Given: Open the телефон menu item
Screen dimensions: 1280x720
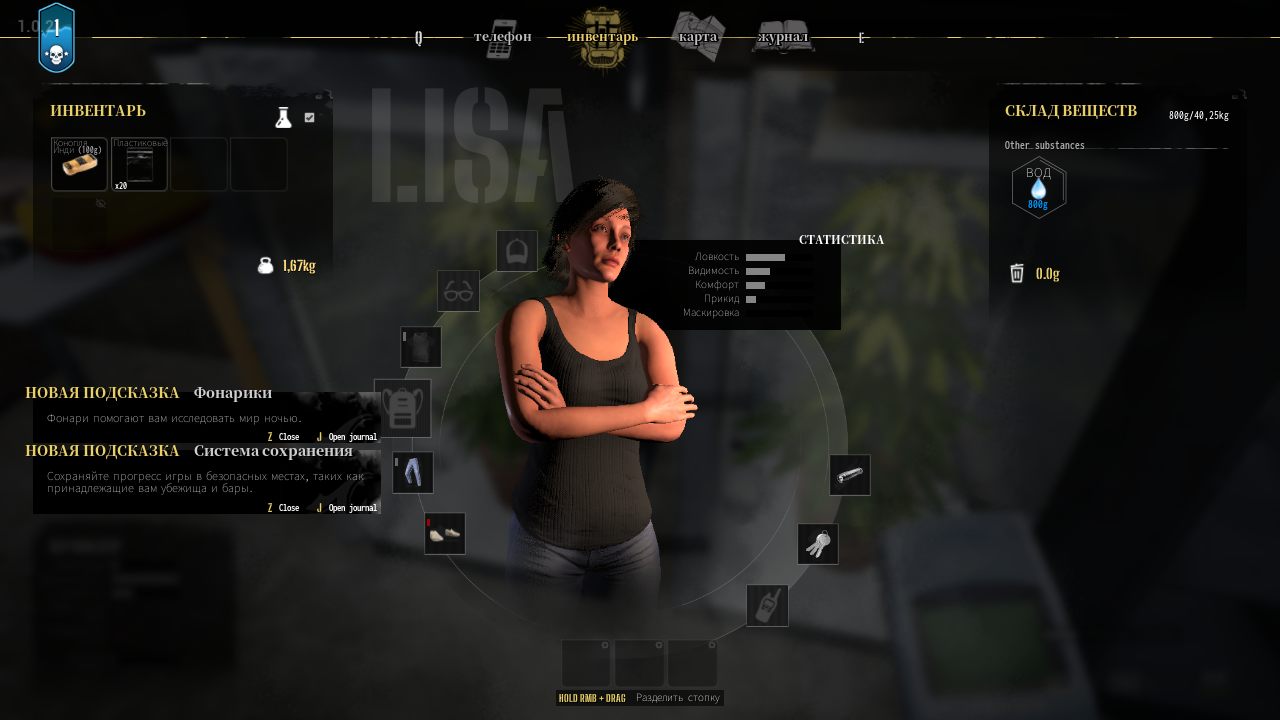Looking at the screenshot, I should tap(504, 36).
